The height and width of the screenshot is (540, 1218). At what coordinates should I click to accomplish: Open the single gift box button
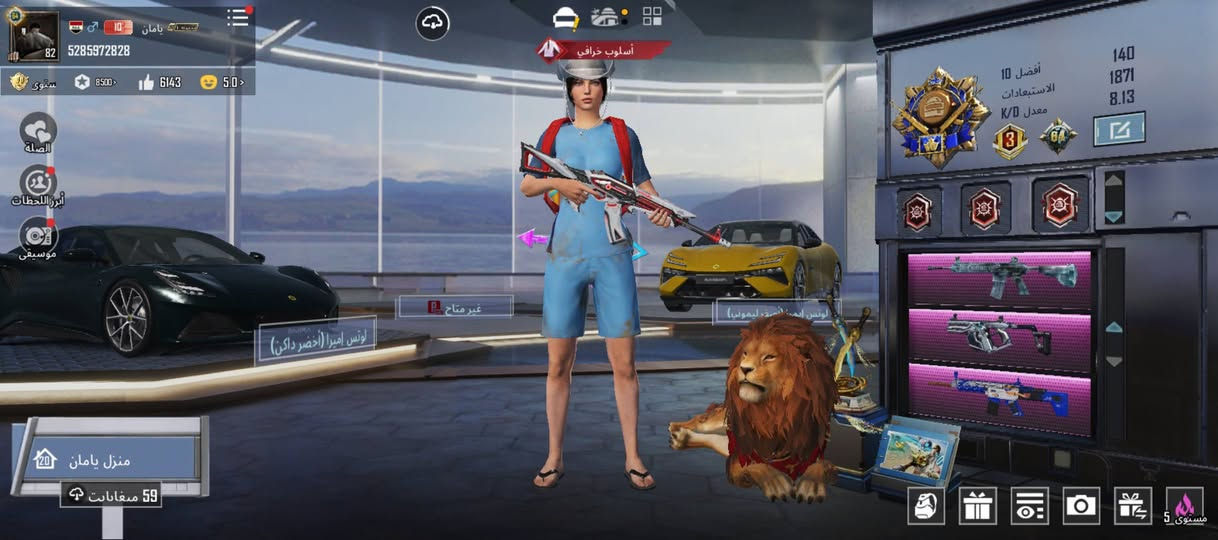pos(978,505)
